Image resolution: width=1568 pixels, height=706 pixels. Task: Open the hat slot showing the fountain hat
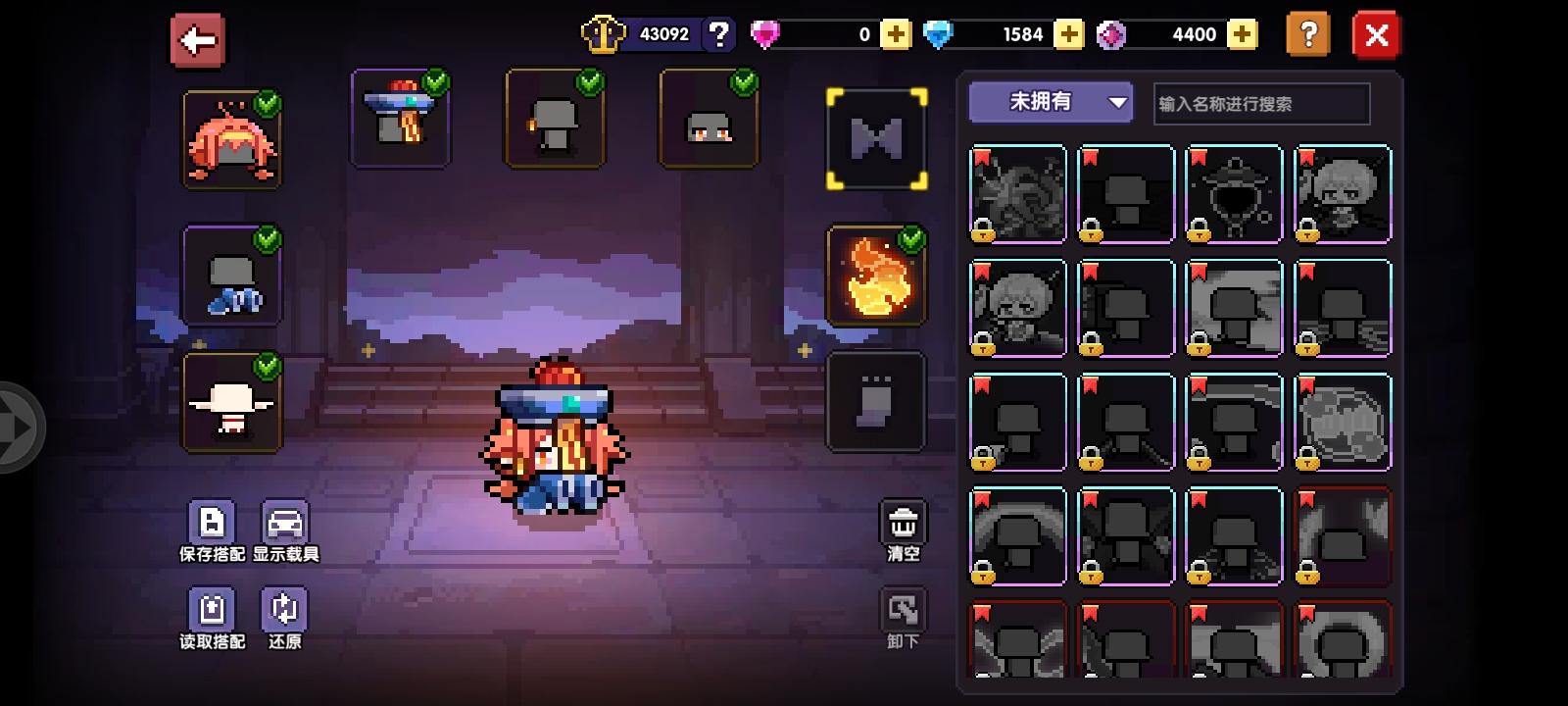coord(401,118)
